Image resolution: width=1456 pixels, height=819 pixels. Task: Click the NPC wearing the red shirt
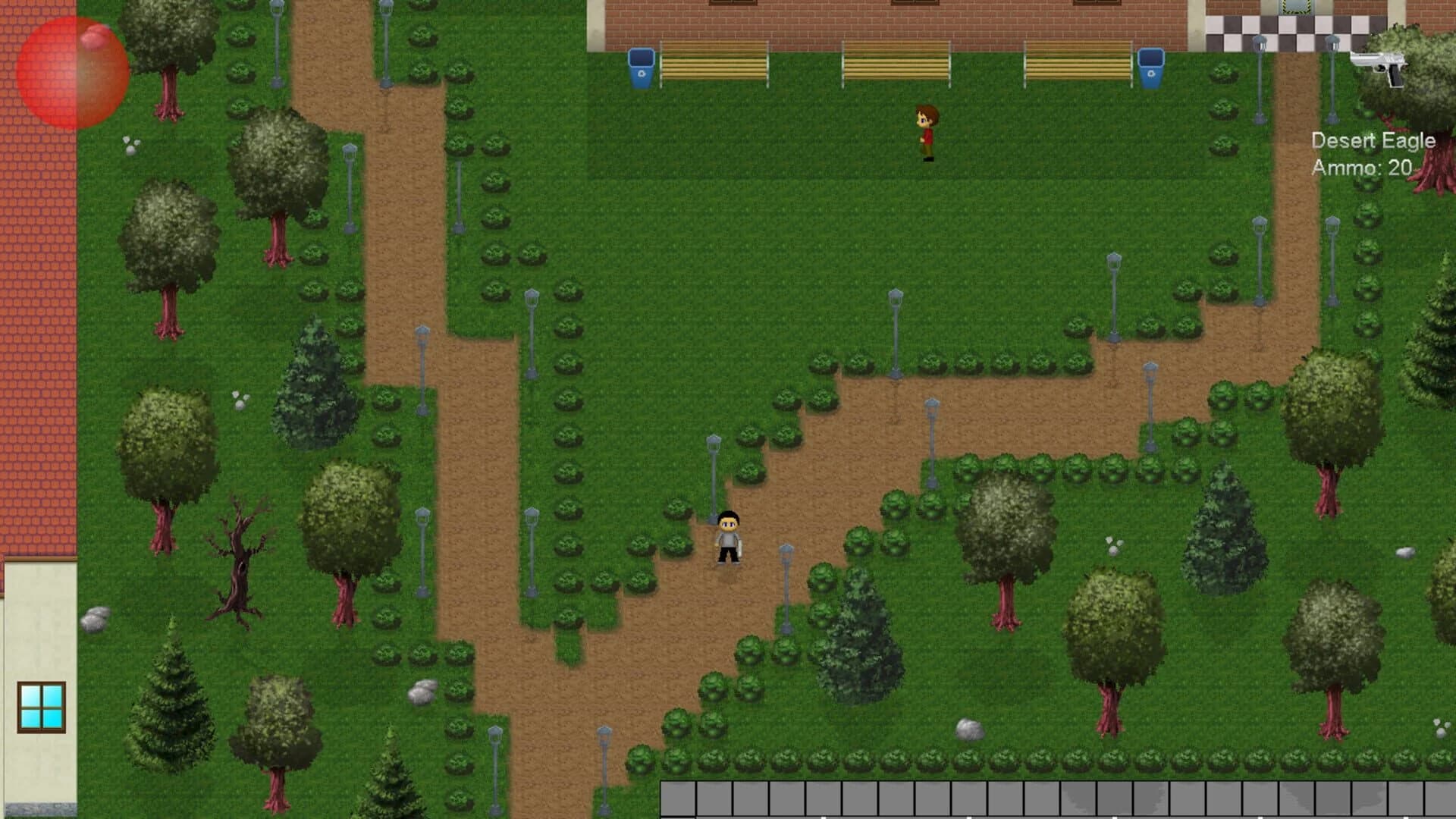927,133
